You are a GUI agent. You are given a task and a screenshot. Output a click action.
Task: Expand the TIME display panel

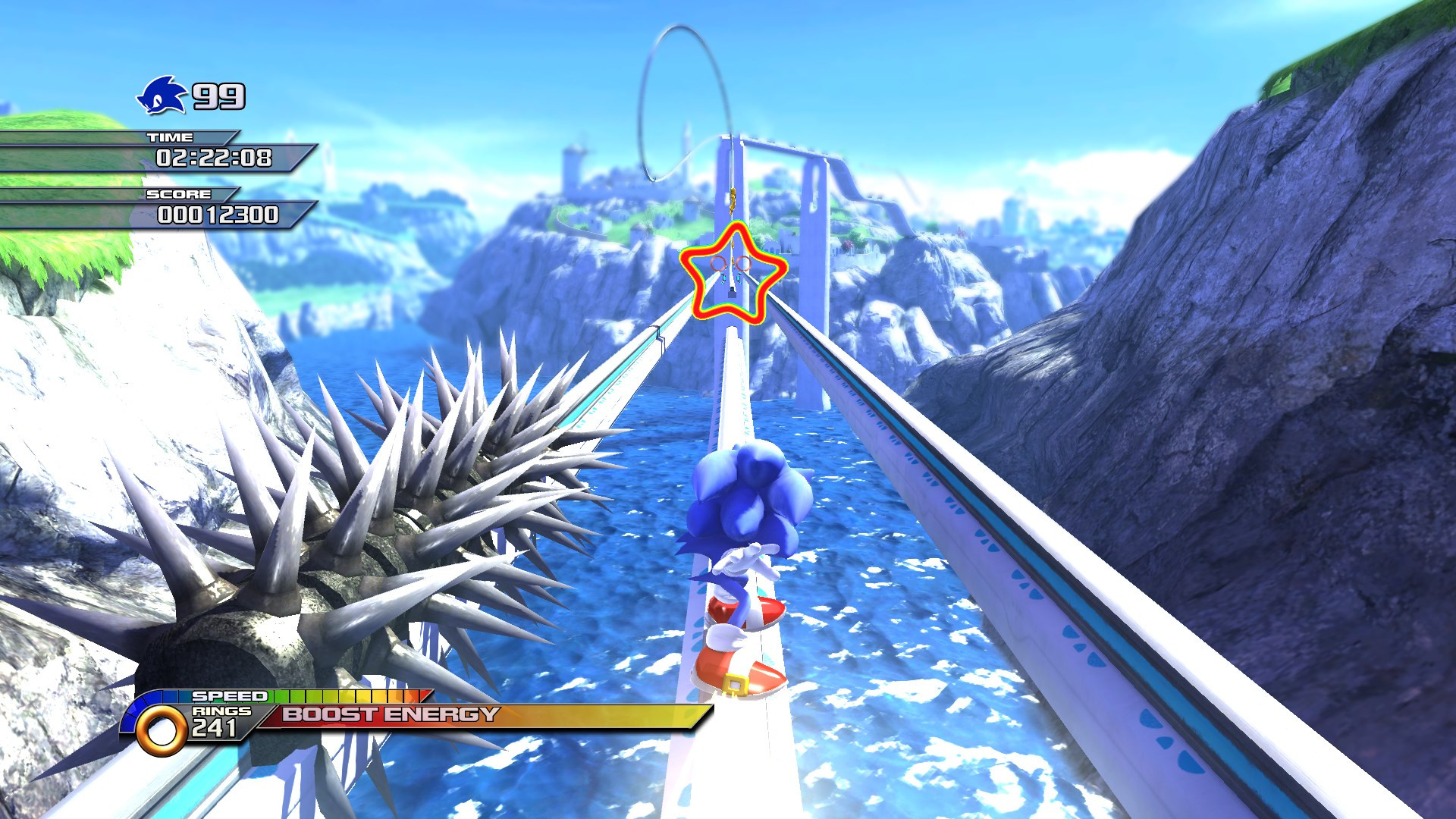click(215, 159)
